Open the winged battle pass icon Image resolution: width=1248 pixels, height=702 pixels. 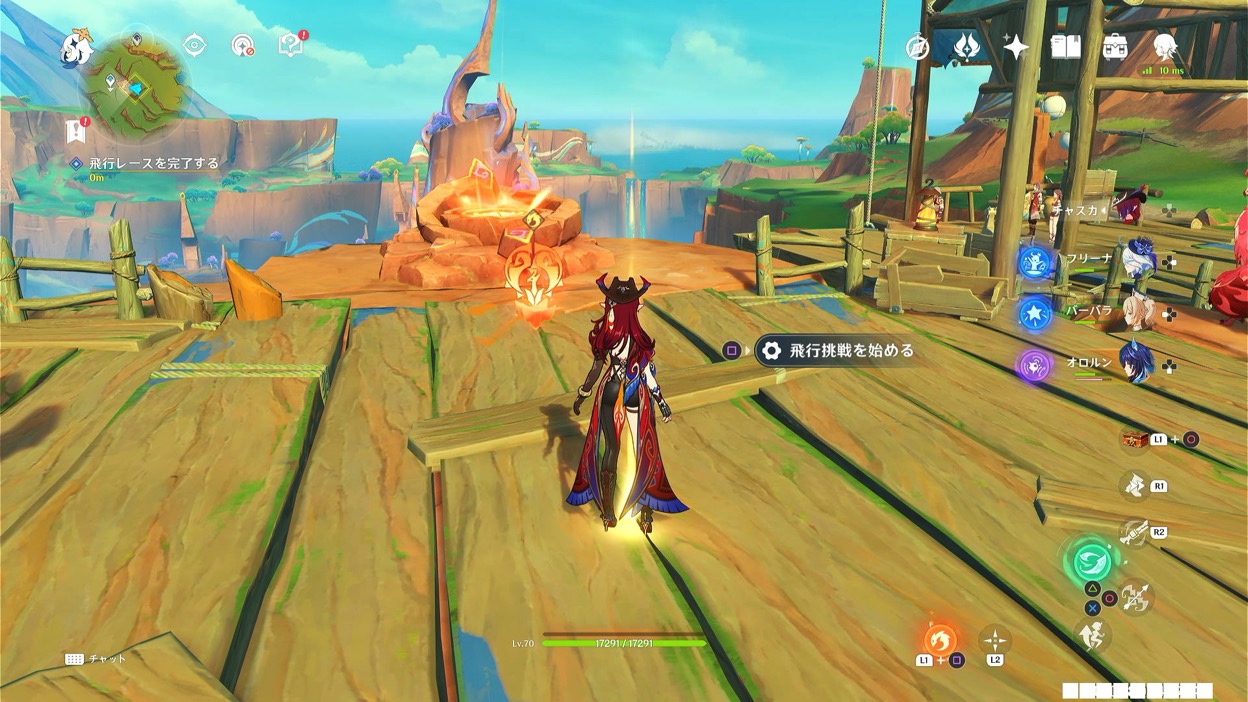[966, 47]
